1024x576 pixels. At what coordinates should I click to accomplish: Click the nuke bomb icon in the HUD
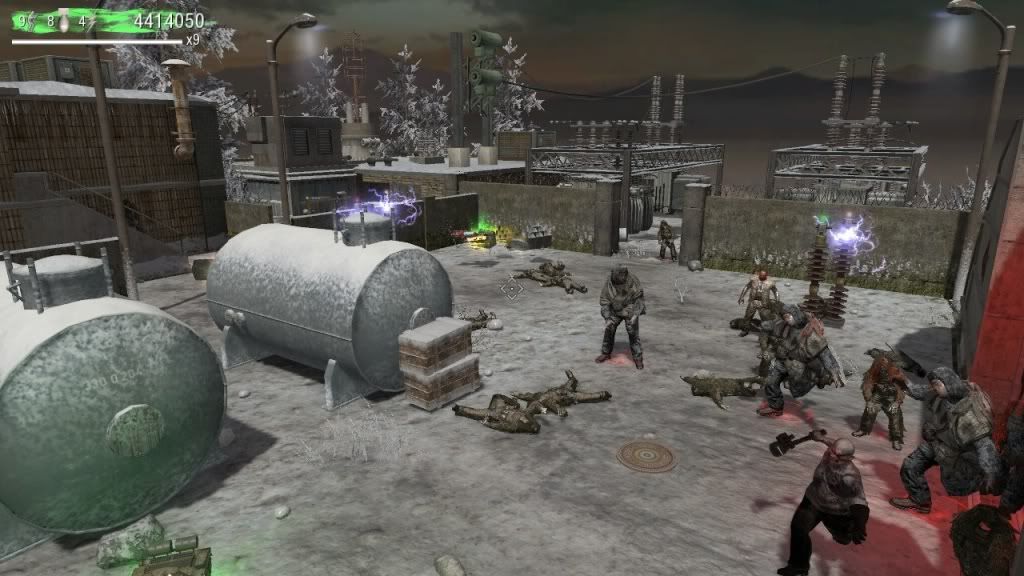click(x=65, y=19)
